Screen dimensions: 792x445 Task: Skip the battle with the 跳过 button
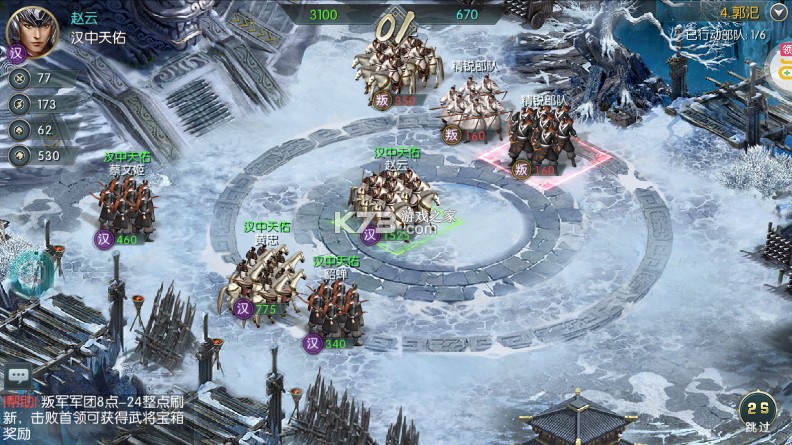(x=757, y=412)
